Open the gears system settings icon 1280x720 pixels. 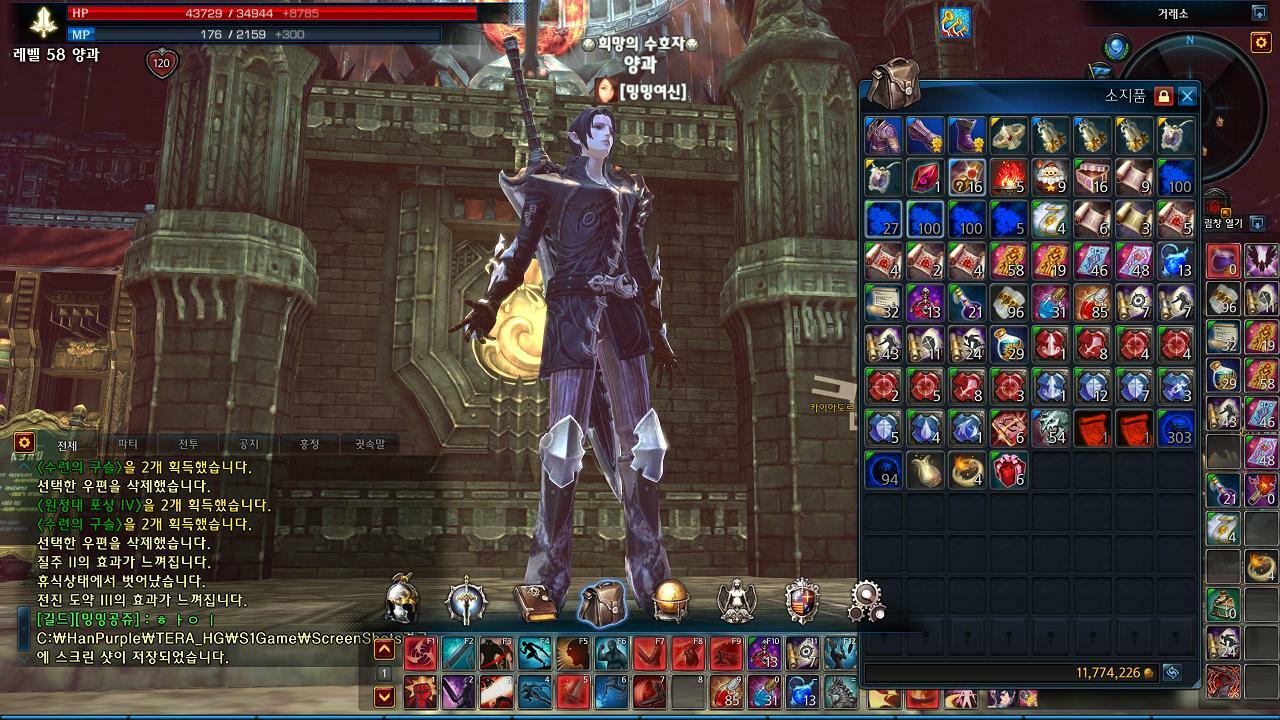pos(866,601)
